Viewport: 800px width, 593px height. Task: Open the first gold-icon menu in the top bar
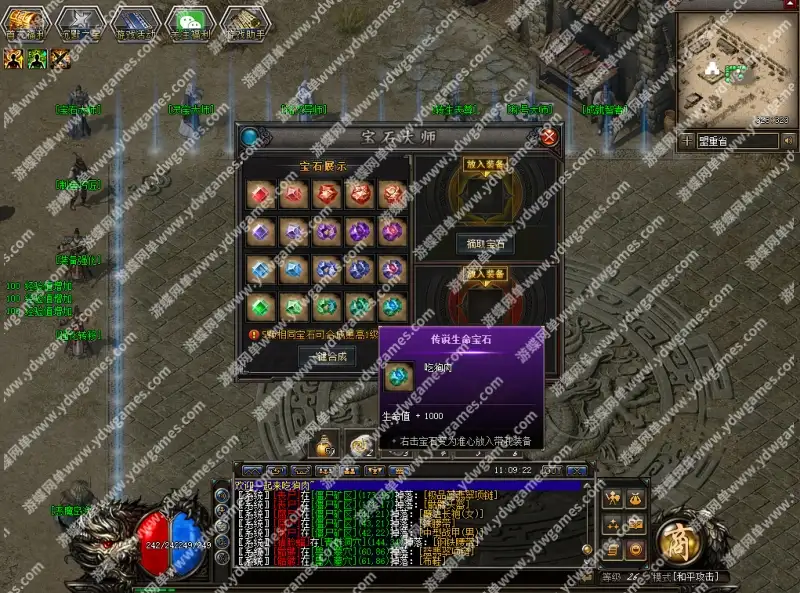[x=24, y=22]
